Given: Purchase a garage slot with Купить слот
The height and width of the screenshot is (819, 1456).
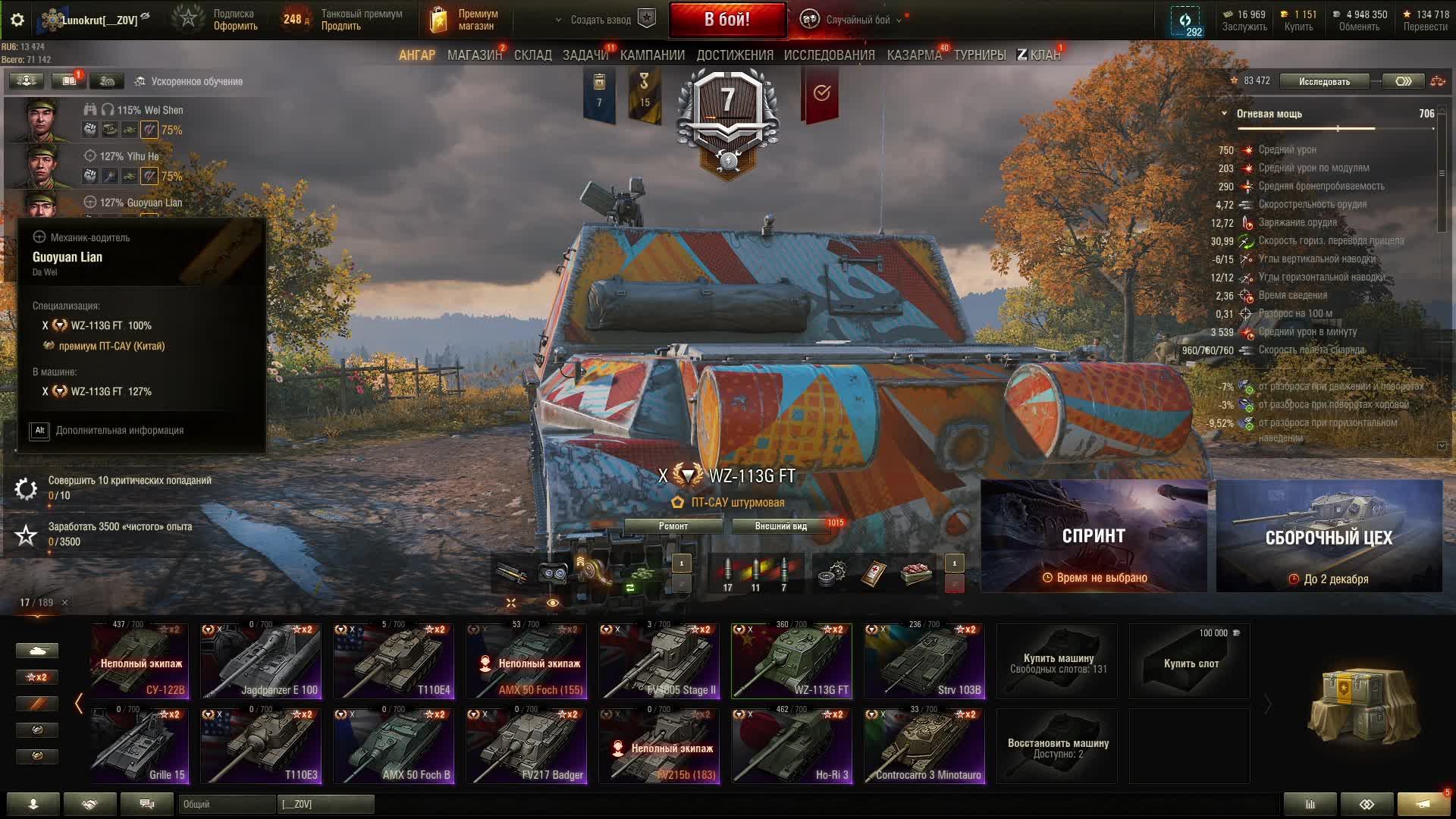Looking at the screenshot, I should point(1190,661).
